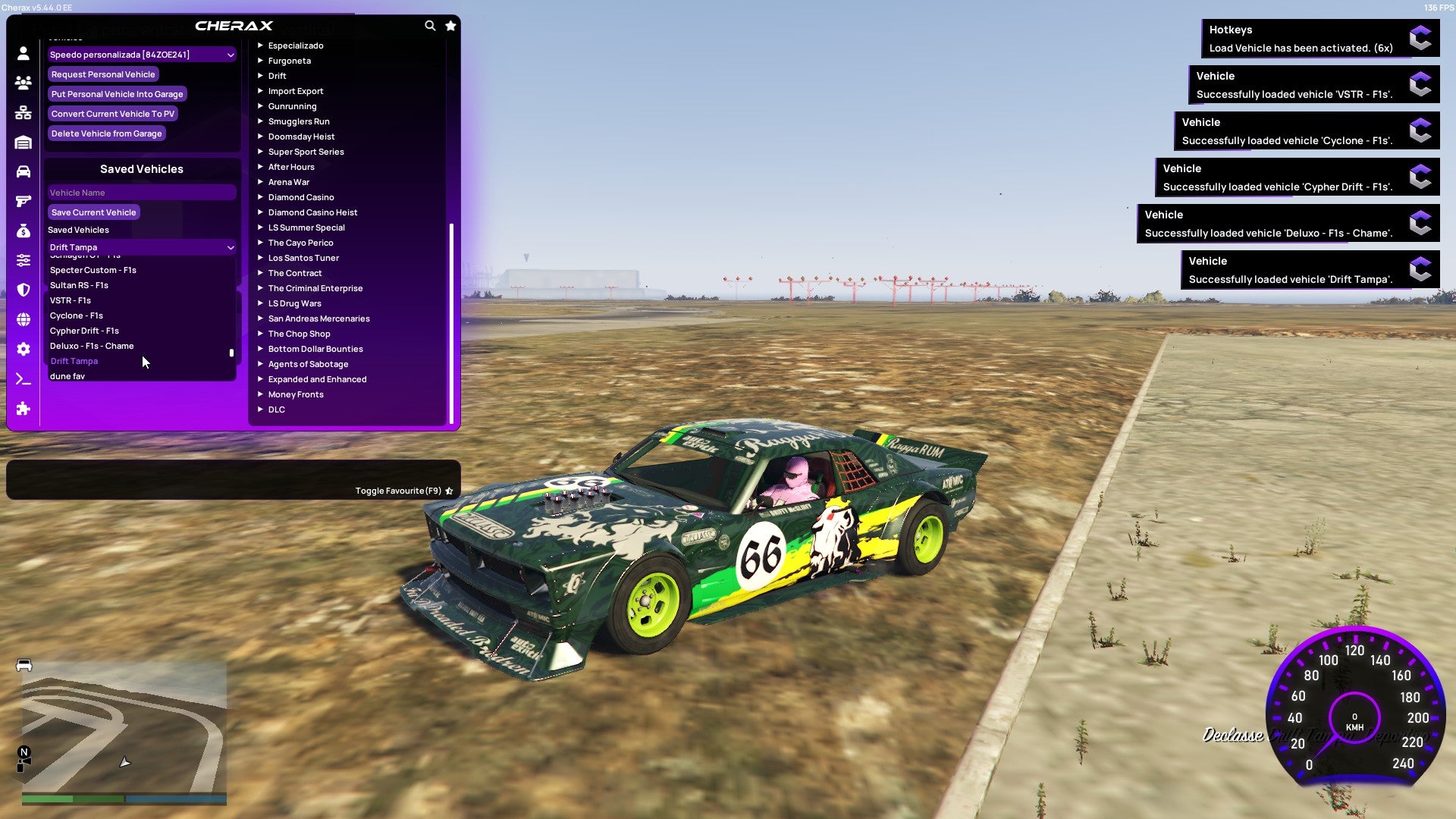Viewport: 1456px width, 819px height.
Task: Open the Speedo personalizada vehicle dropdown
Action: (141, 54)
